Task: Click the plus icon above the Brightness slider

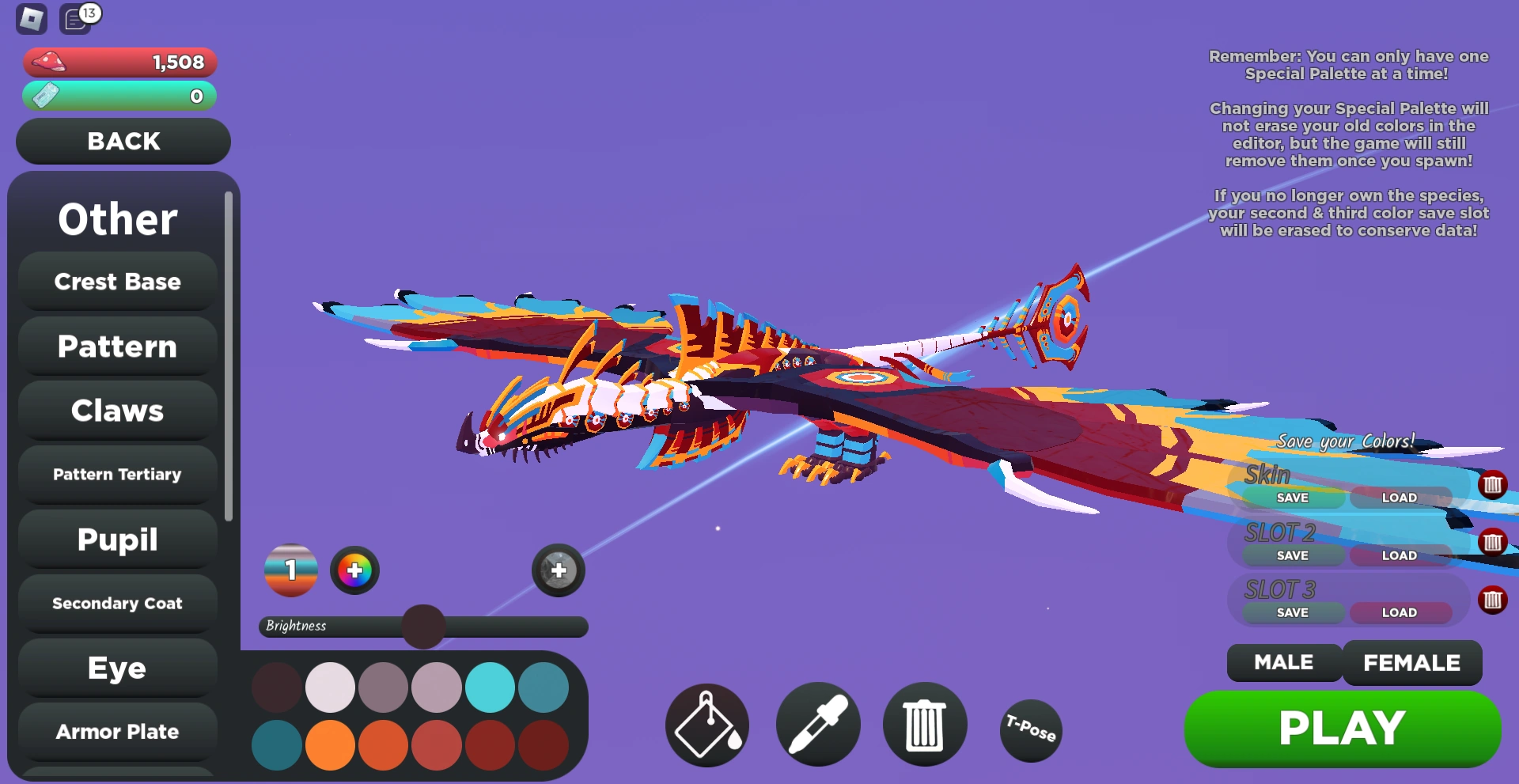Action: (558, 569)
